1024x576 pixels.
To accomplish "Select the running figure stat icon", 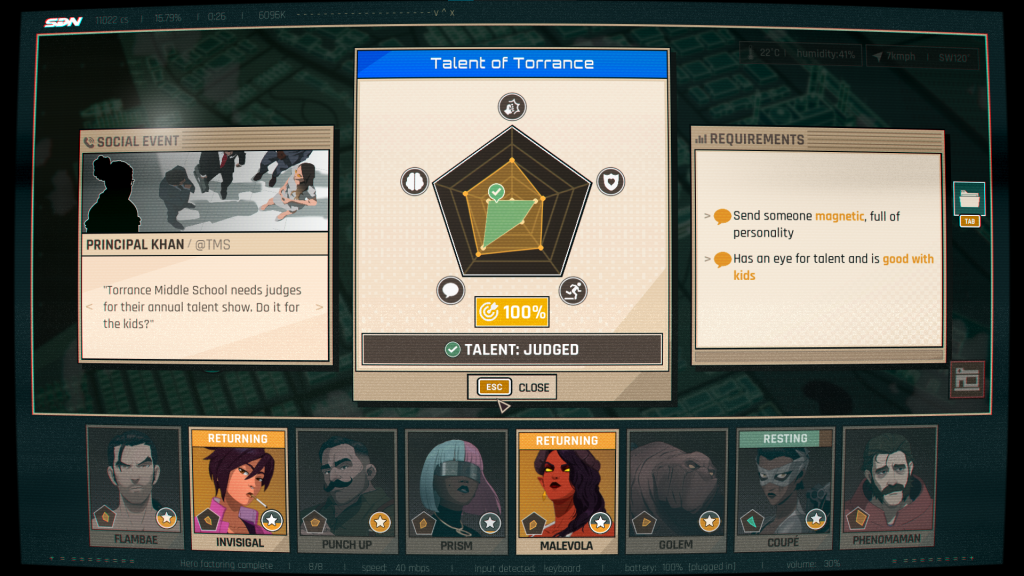I will tap(573, 291).
